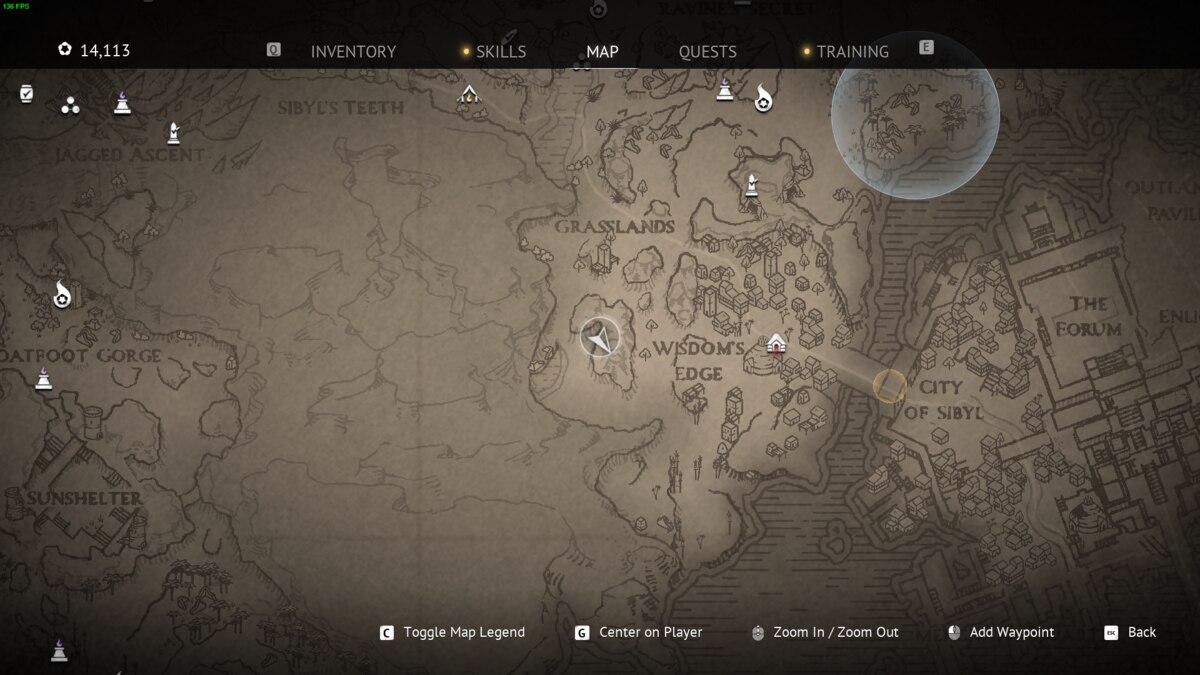Image resolution: width=1200 pixels, height=675 pixels.
Task: Open the Inventory tab
Action: [353, 52]
